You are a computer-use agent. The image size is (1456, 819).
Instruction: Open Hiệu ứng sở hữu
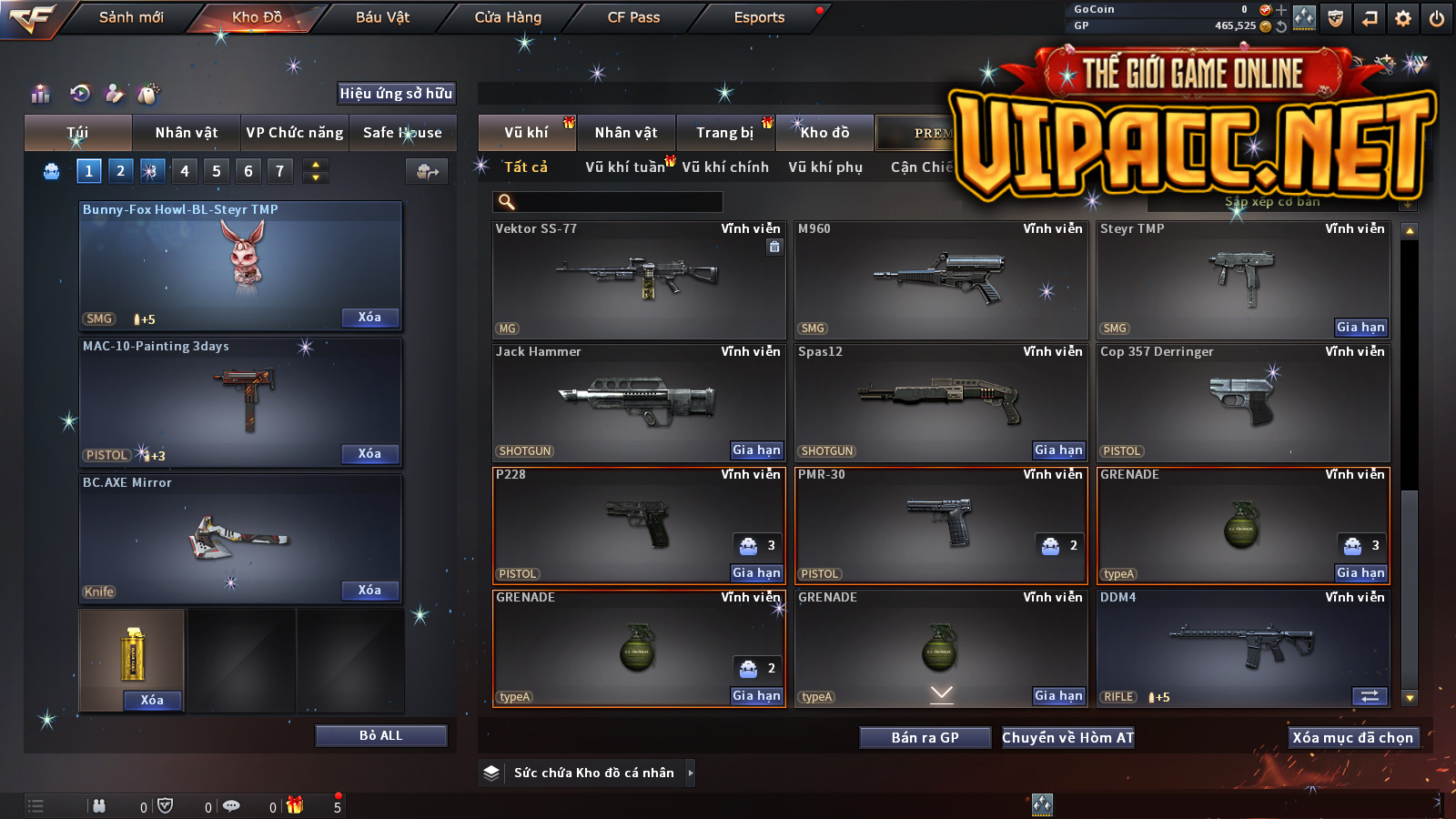396,93
